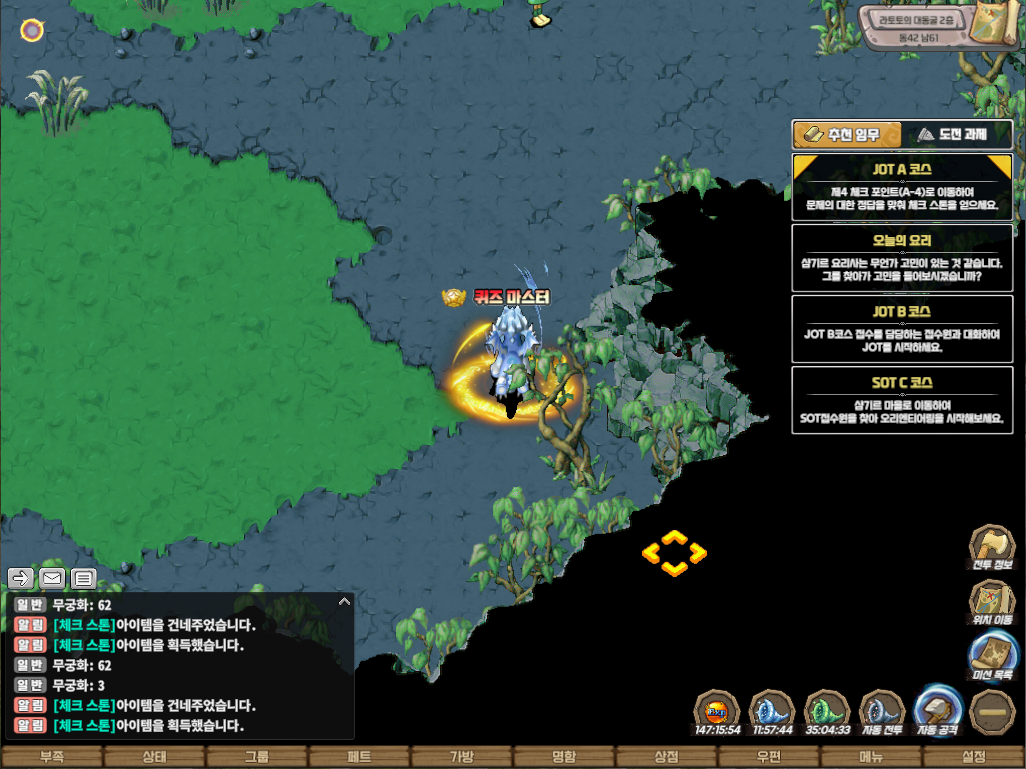Choose the SOT C 코스 quest entry
The width and height of the screenshot is (1026, 769).
point(902,400)
